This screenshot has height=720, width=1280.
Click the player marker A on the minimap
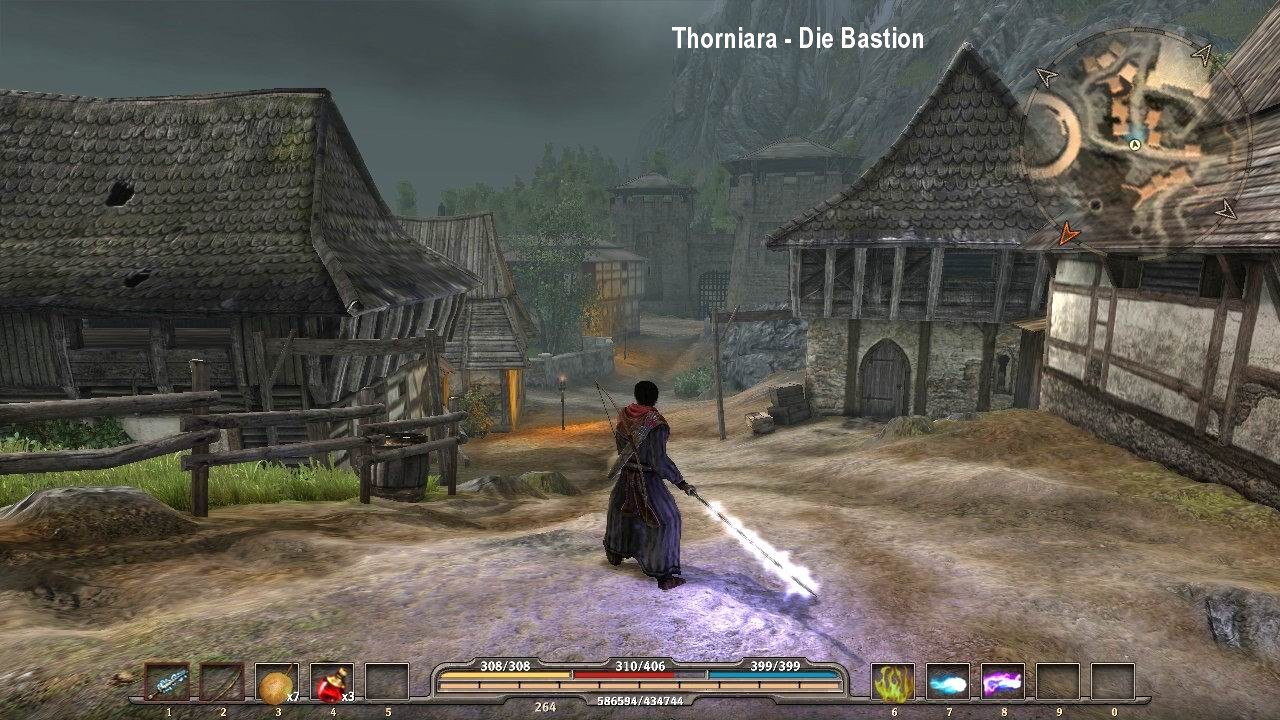[1135, 144]
